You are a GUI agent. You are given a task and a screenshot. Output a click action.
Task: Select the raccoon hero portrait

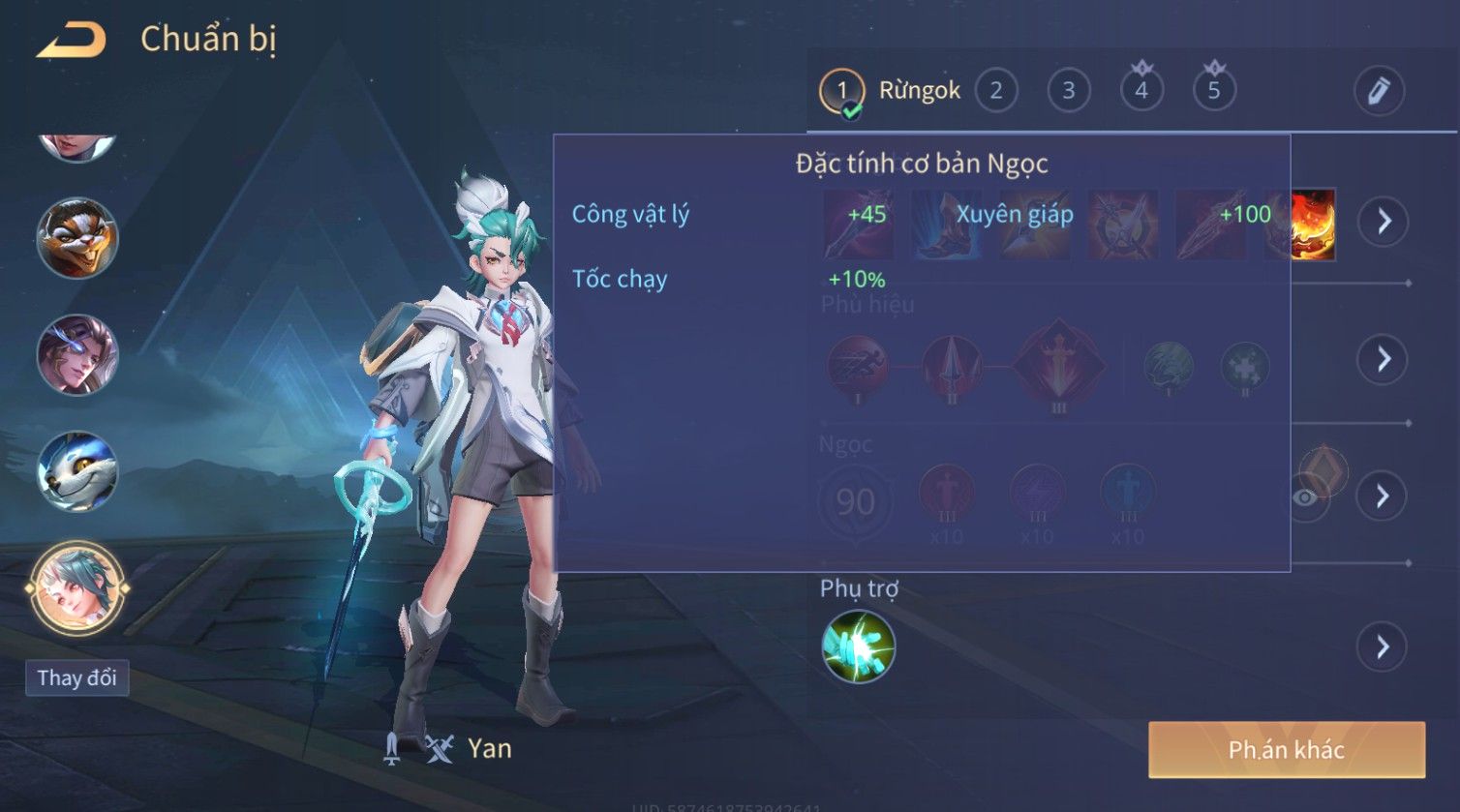point(77,238)
